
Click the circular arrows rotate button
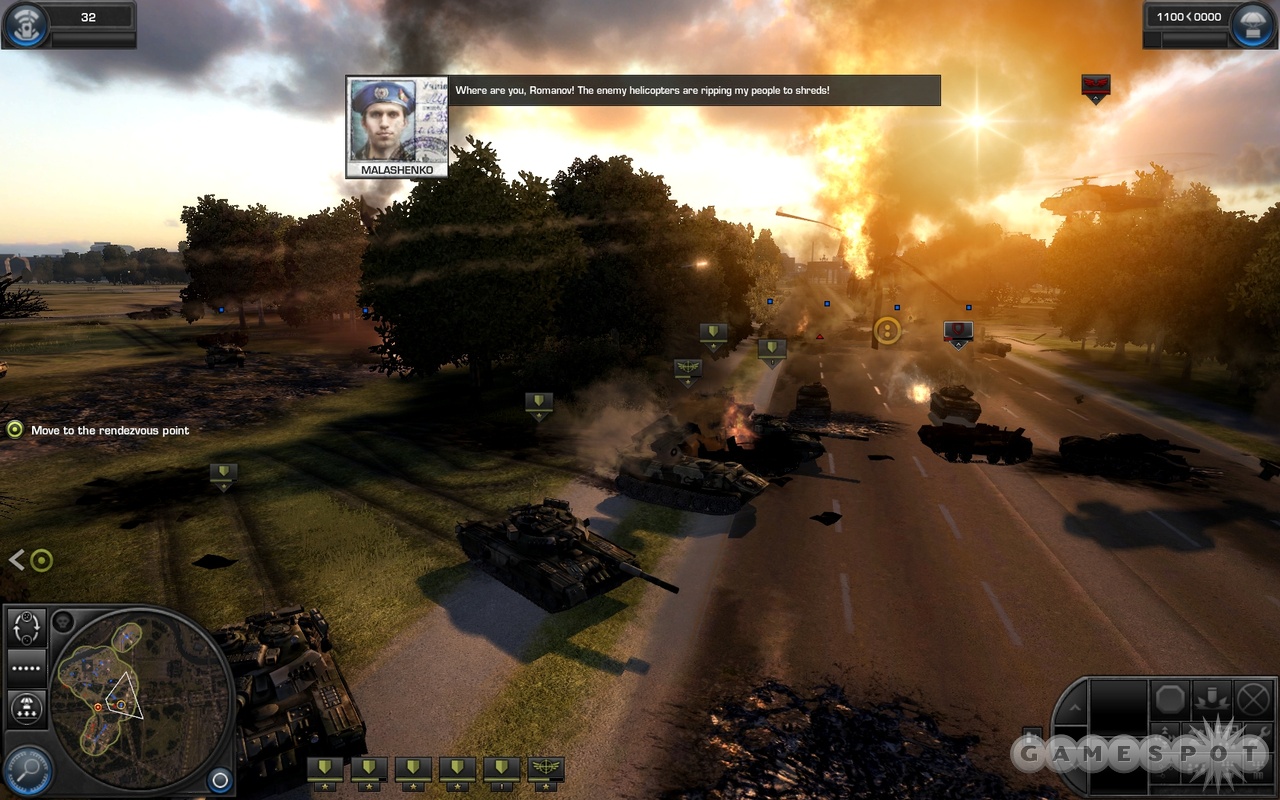(27, 627)
